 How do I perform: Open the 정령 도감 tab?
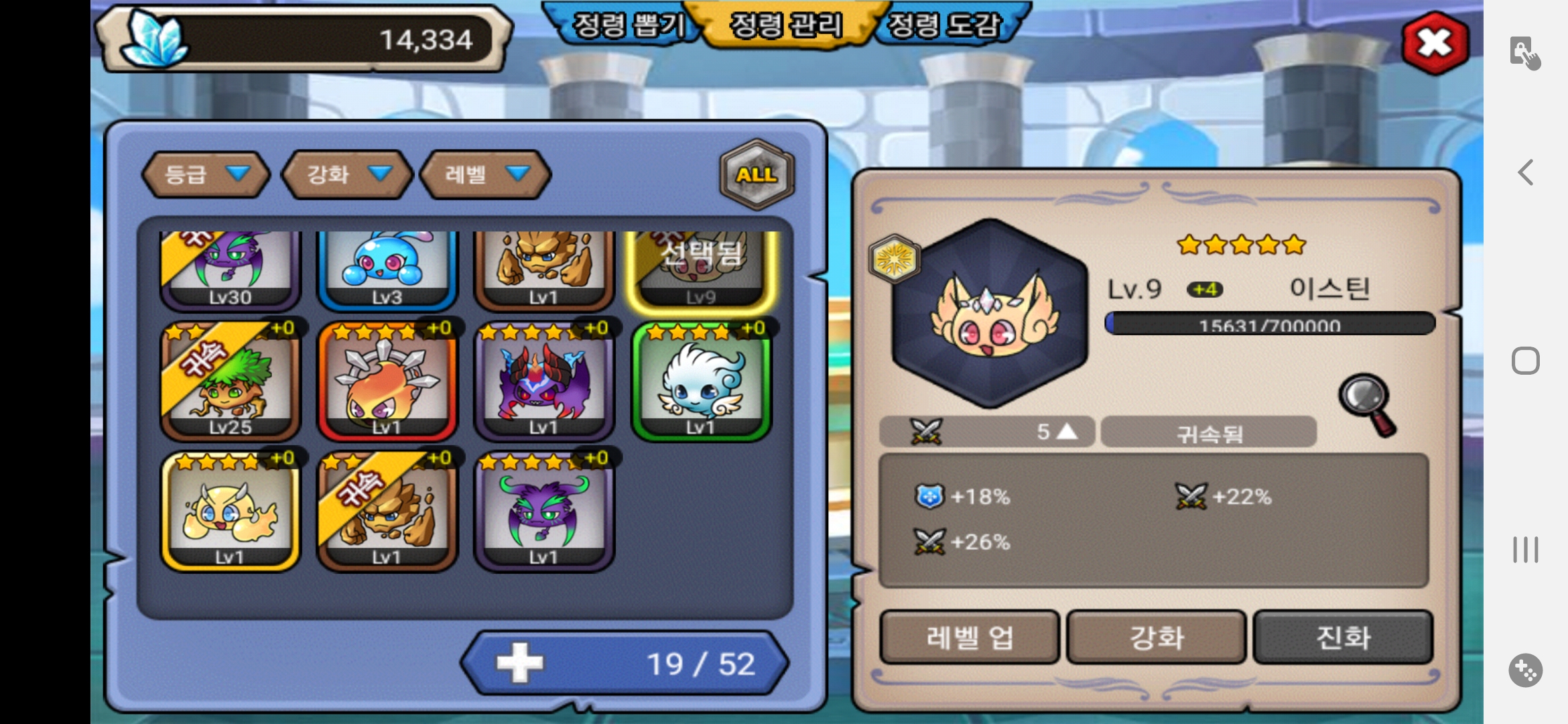coord(943,25)
